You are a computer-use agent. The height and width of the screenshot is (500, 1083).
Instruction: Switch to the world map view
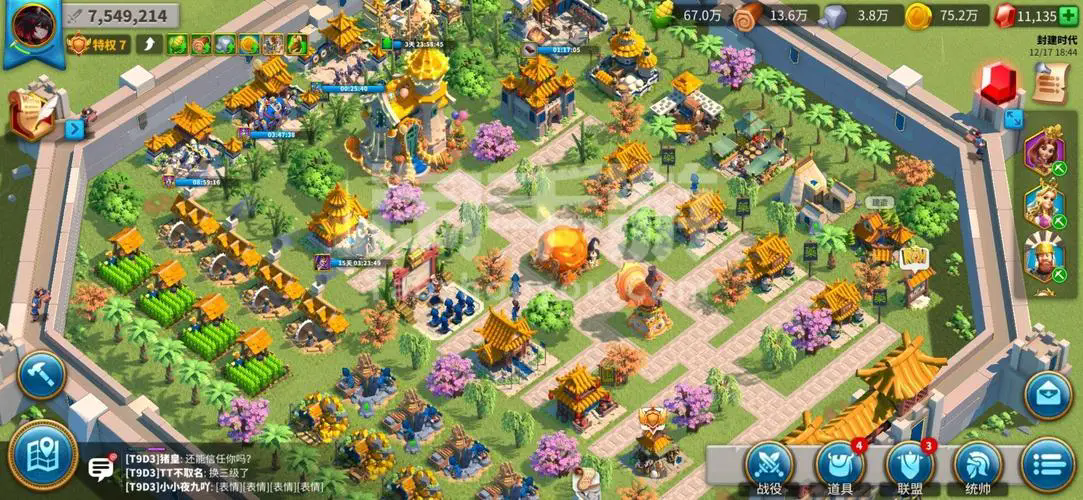(42, 455)
